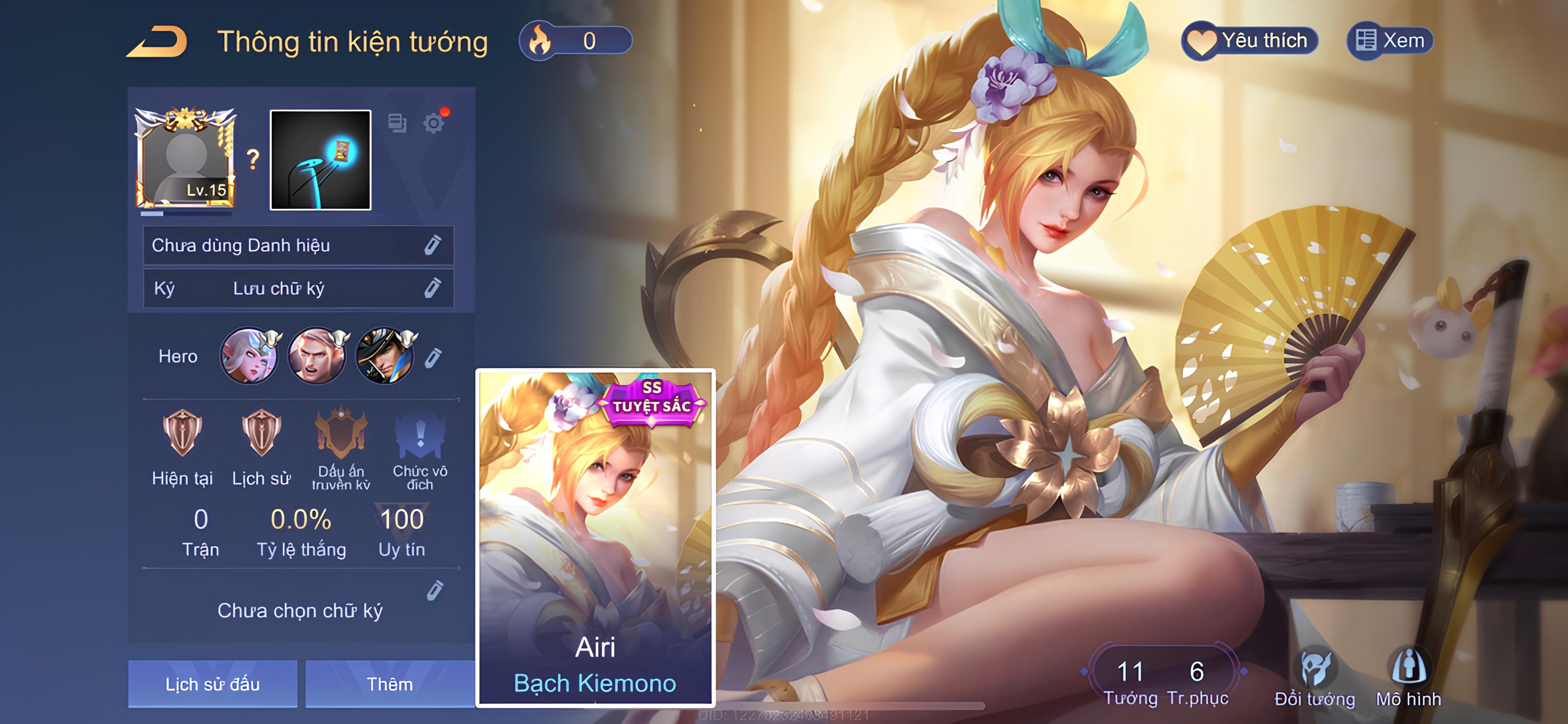Select the Airi Bạch Kiemono skin card
Image resolution: width=1568 pixels, height=724 pixels.
tap(595, 537)
